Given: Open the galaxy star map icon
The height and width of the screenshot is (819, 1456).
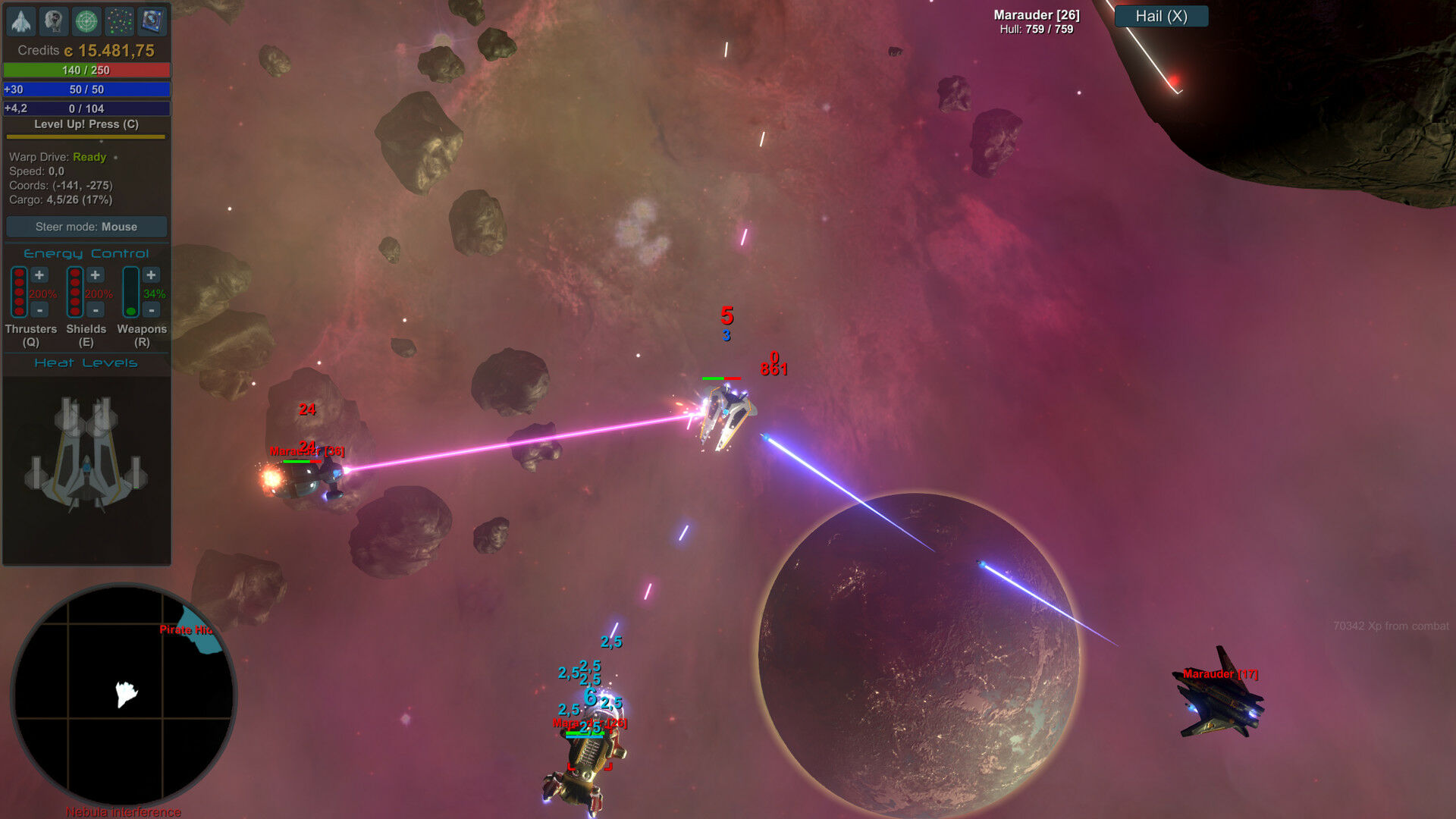Looking at the screenshot, I should (x=119, y=20).
